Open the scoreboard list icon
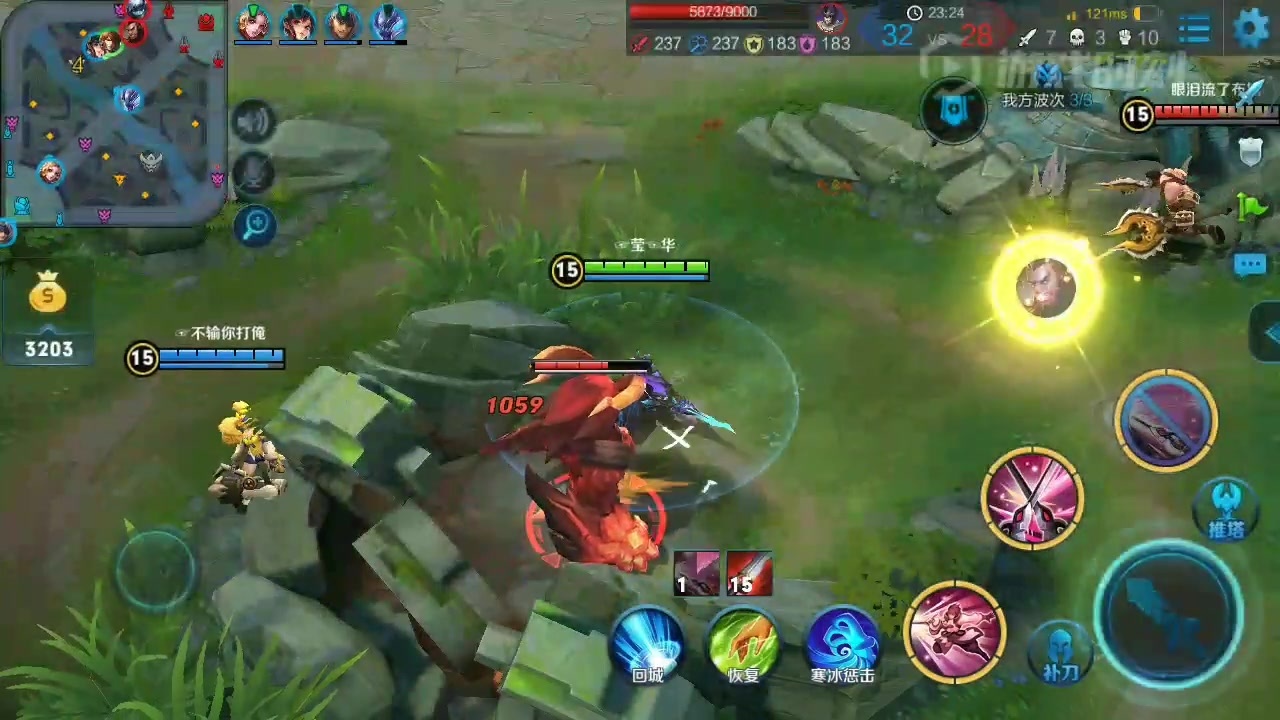Viewport: 1280px width, 720px height. [1194, 29]
